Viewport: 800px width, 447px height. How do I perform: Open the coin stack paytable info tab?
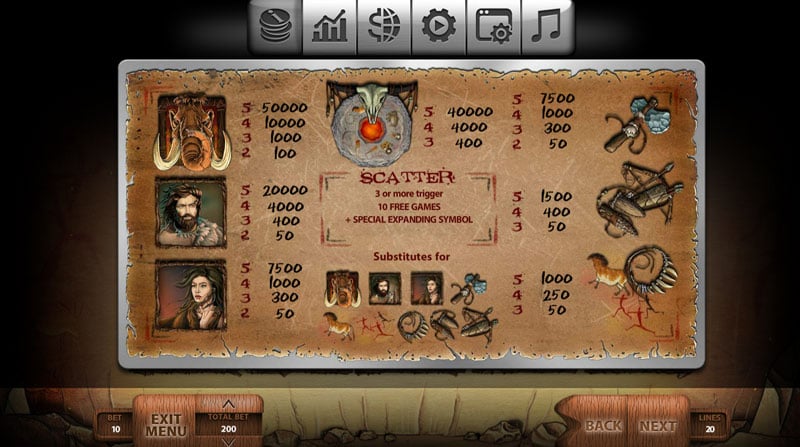click(x=276, y=27)
